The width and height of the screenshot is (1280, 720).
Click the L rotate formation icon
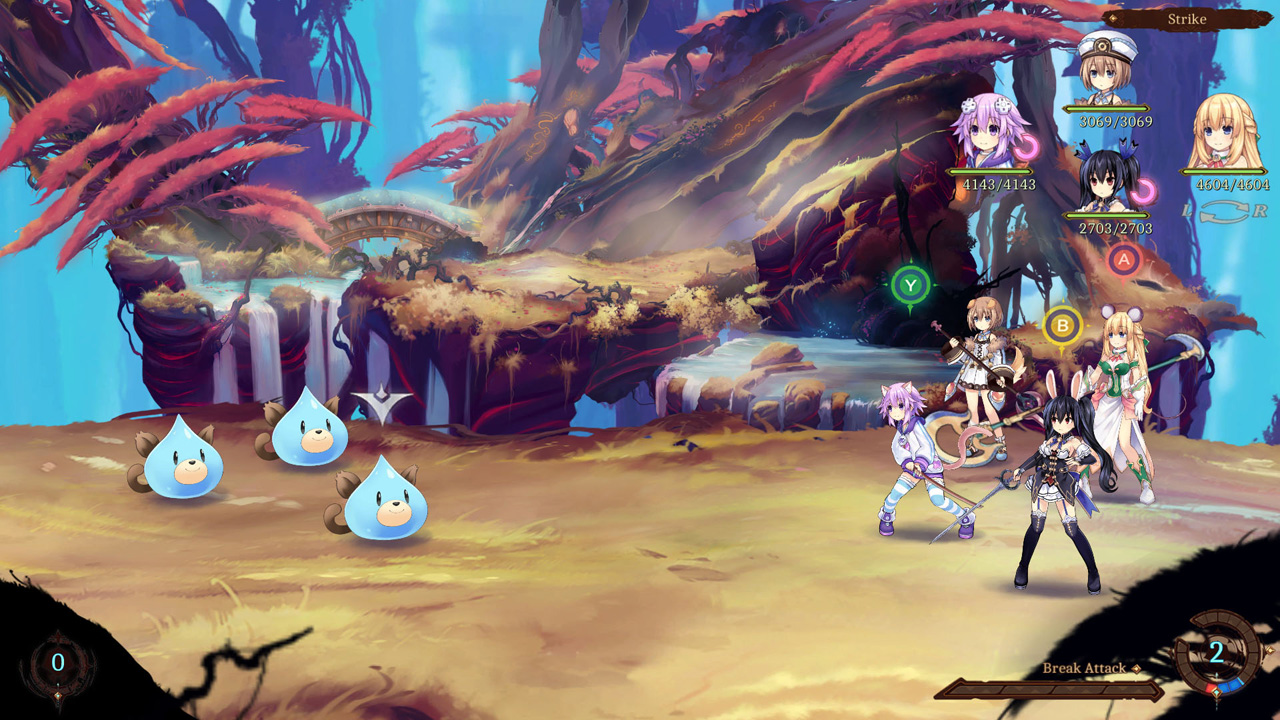pyautogui.click(x=1186, y=212)
